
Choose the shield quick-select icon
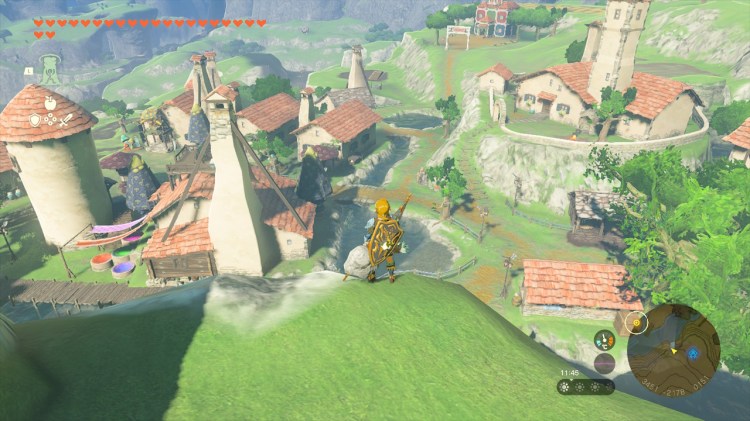pyautogui.click(x=35, y=118)
